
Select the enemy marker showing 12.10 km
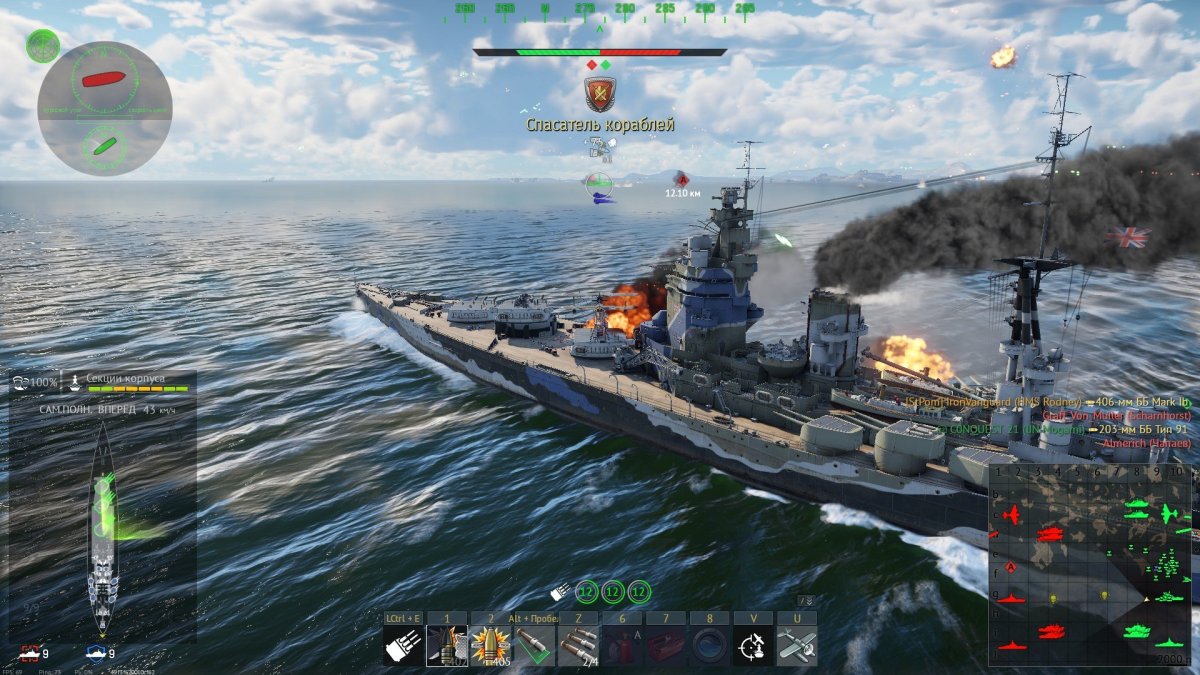tap(682, 179)
